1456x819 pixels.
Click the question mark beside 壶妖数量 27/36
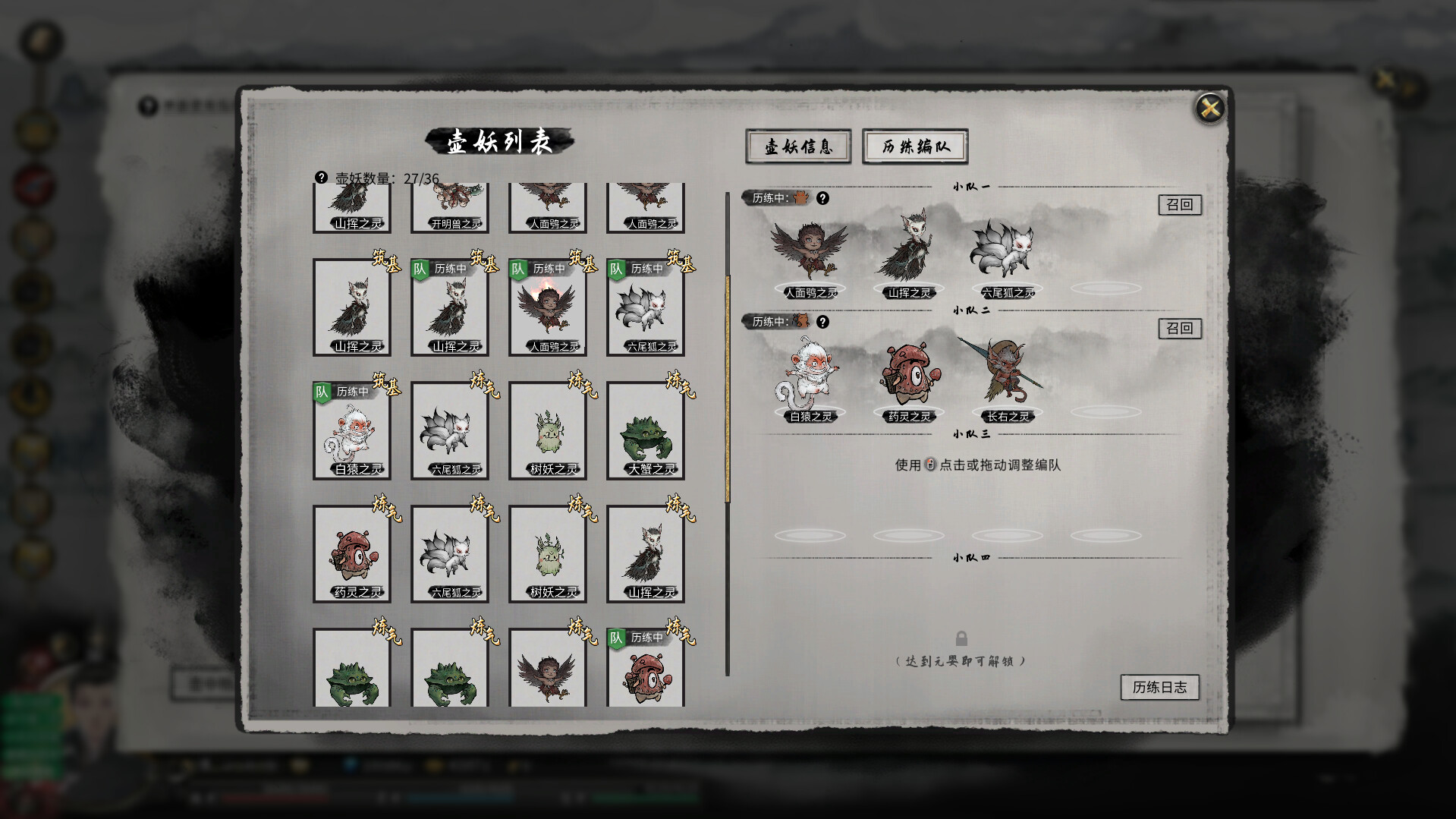(x=322, y=177)
